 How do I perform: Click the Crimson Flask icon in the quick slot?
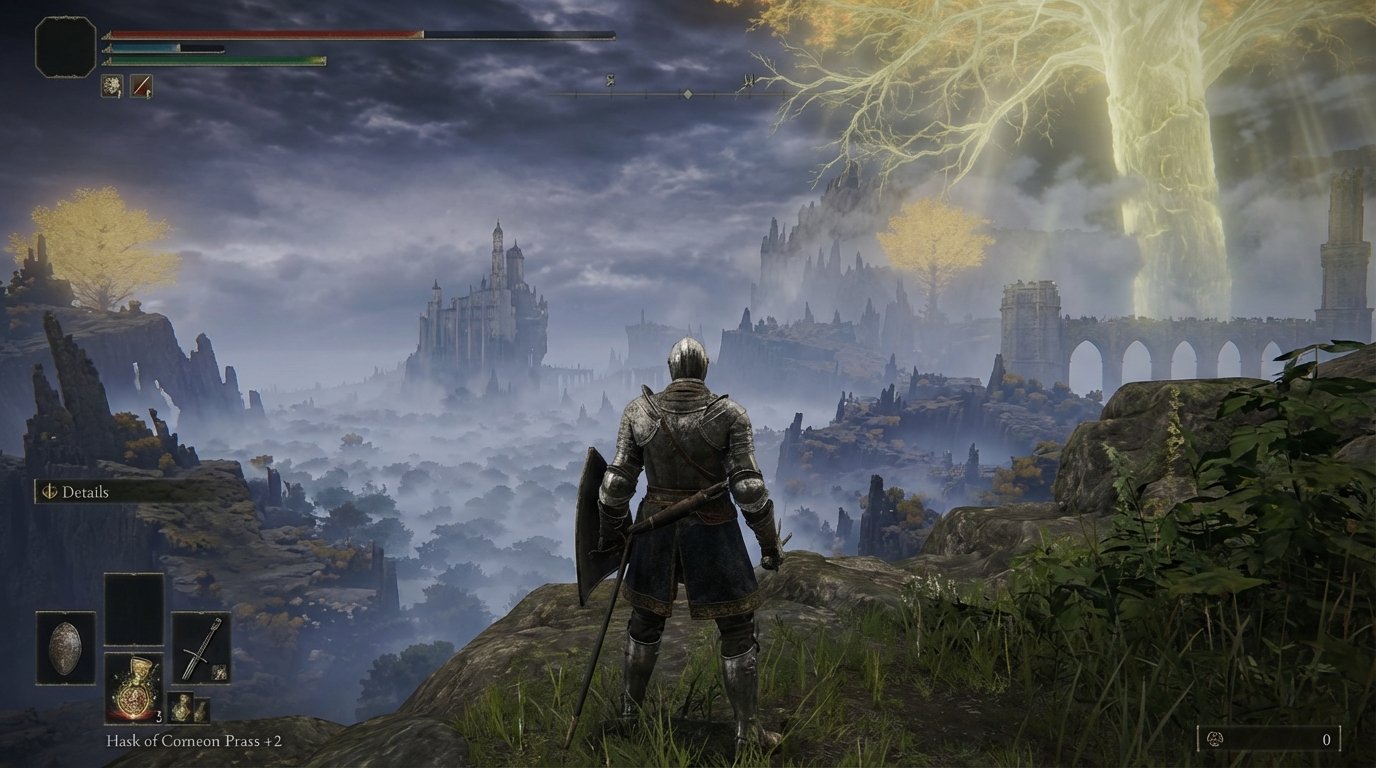[x=134, y=690]
